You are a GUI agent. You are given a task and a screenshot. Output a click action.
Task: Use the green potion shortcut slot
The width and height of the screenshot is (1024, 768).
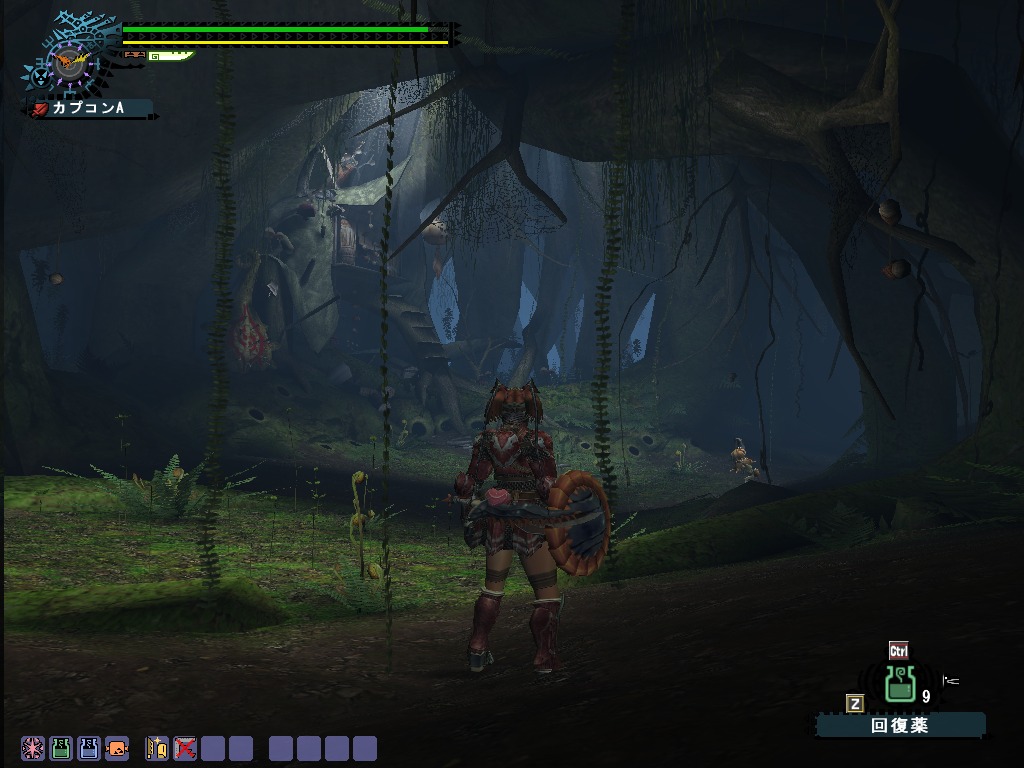click(x=61, y=748)
